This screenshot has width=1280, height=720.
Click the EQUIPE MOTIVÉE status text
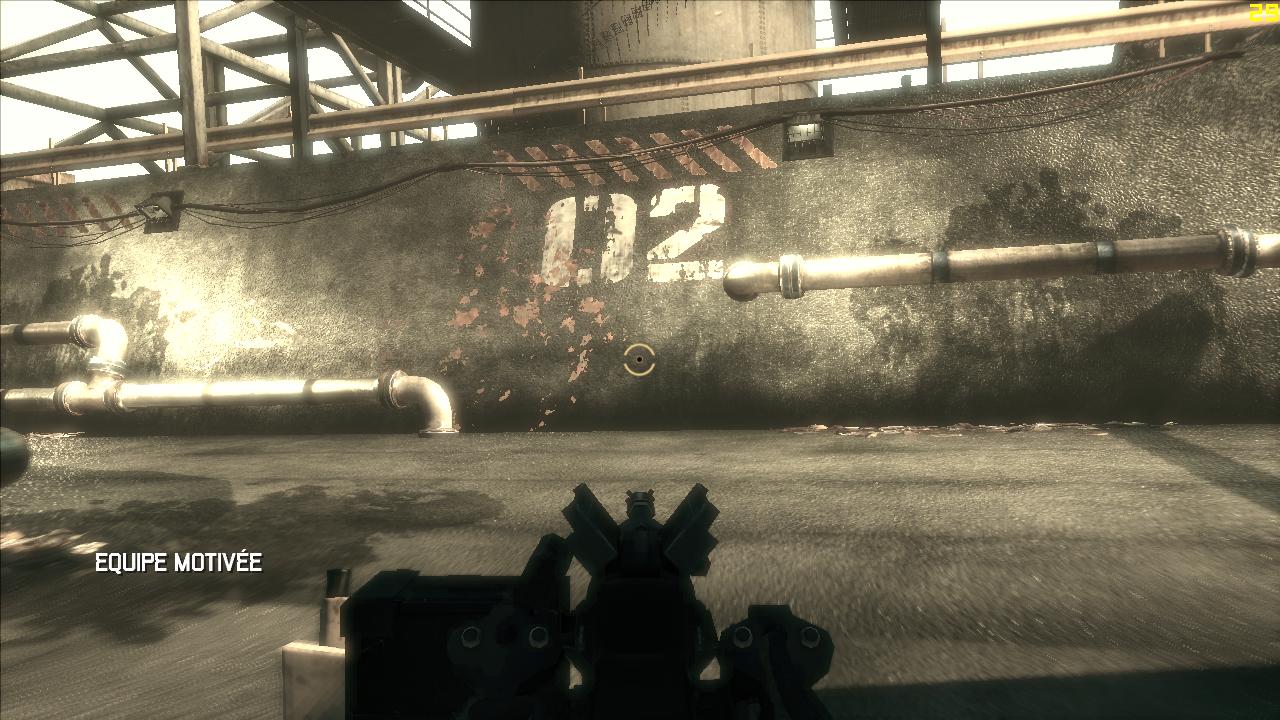[178, 563]
